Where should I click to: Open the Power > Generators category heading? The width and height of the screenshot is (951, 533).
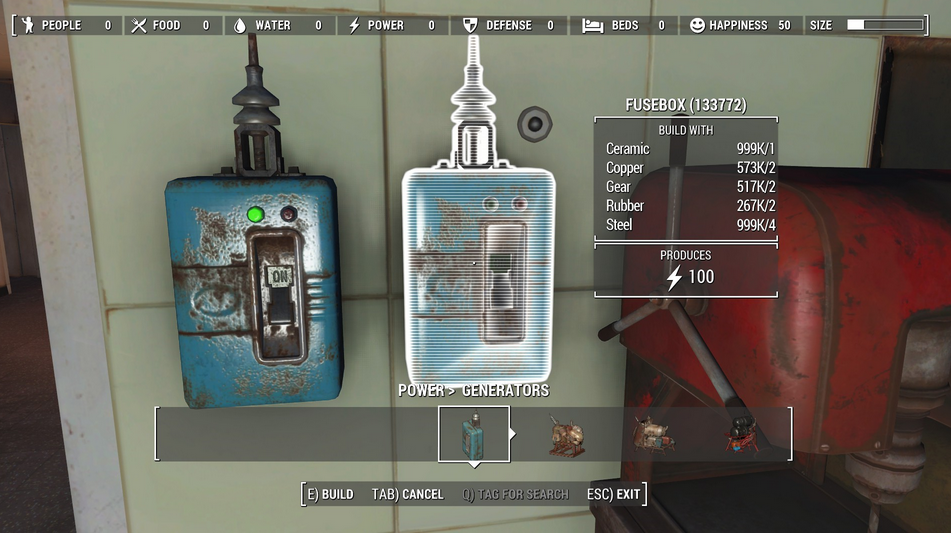473,390
